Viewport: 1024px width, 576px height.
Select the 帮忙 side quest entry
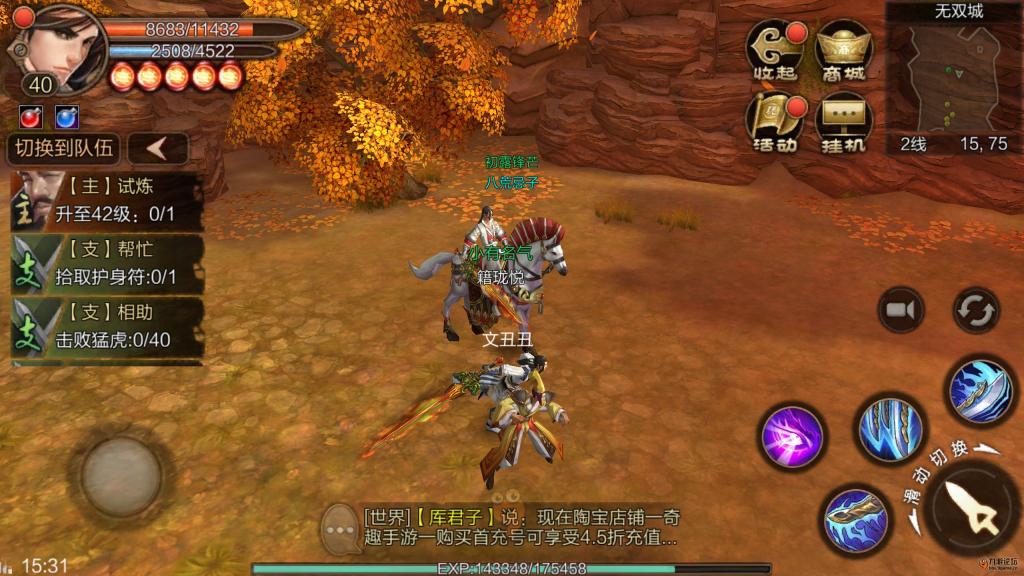(107, 264)
